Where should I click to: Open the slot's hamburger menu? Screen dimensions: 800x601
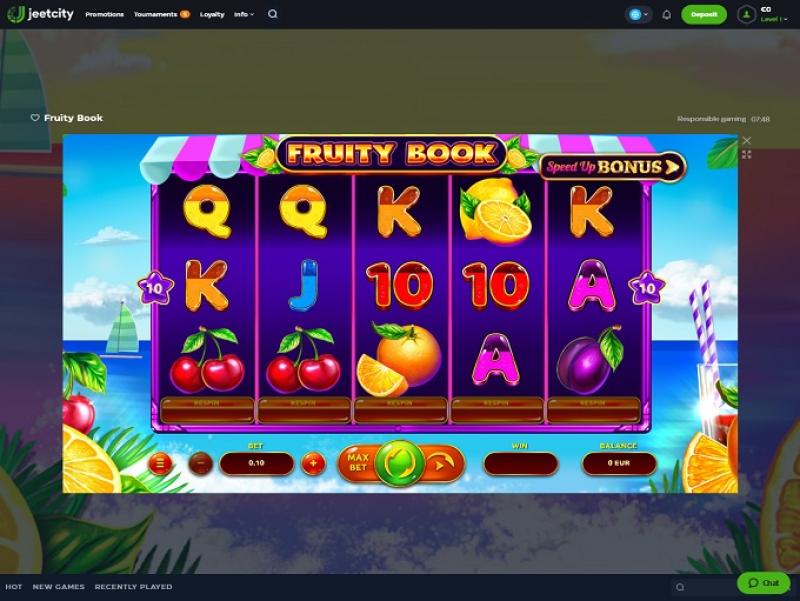tap(158, 463)
